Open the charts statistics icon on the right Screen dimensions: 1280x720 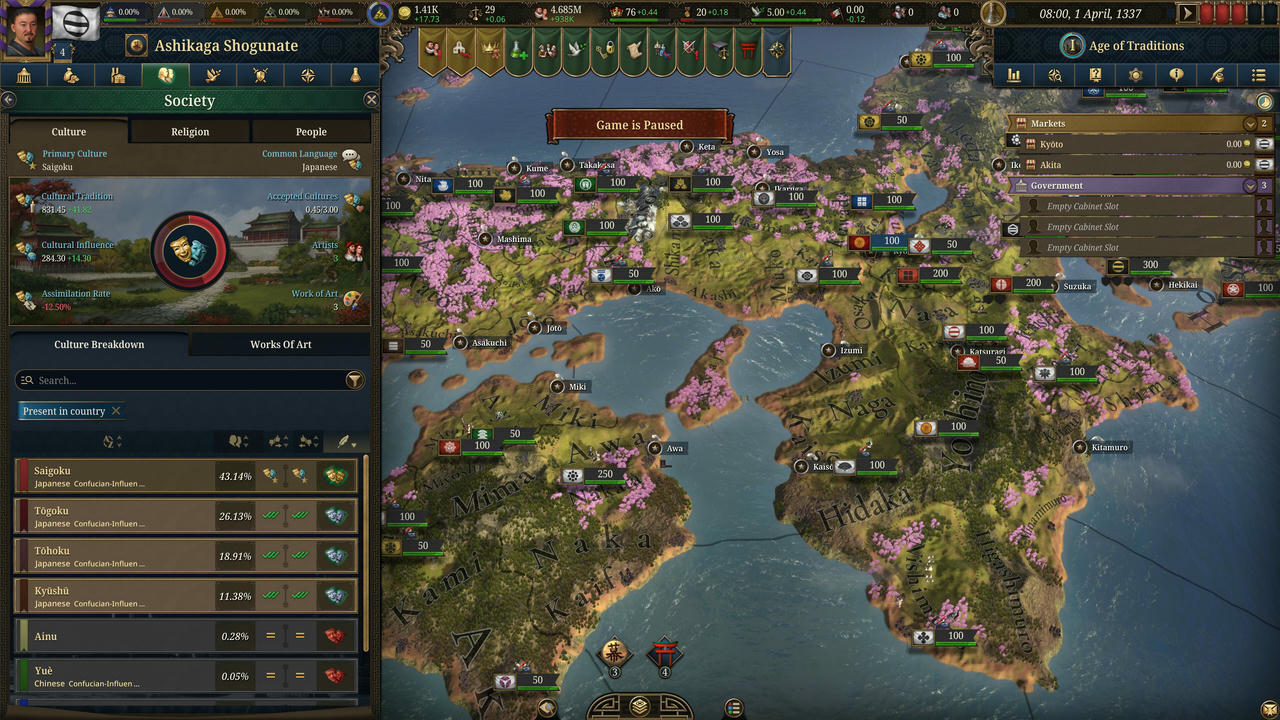(1015, 75)
